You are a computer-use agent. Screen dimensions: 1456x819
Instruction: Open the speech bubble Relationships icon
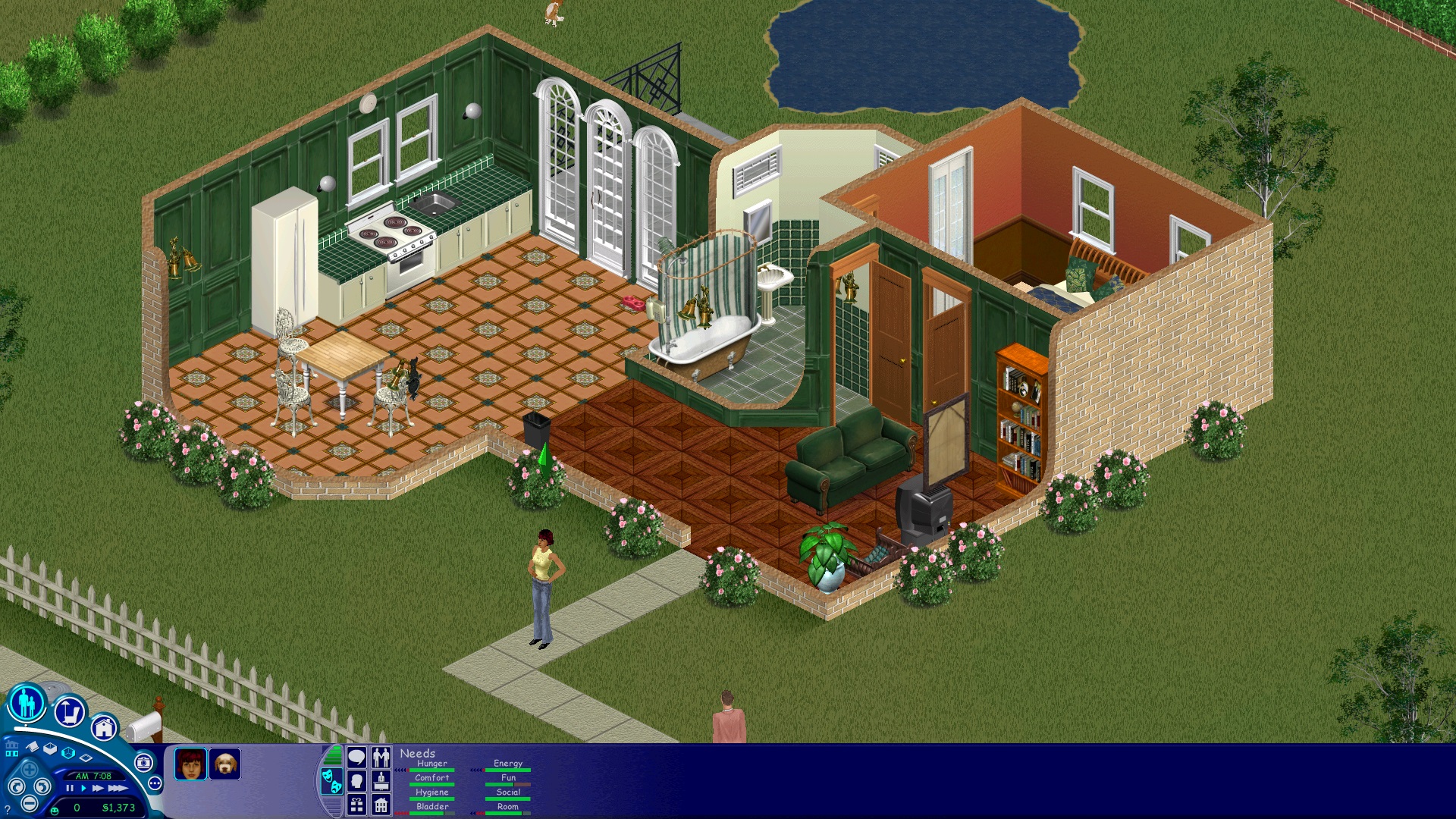(357, 757)
